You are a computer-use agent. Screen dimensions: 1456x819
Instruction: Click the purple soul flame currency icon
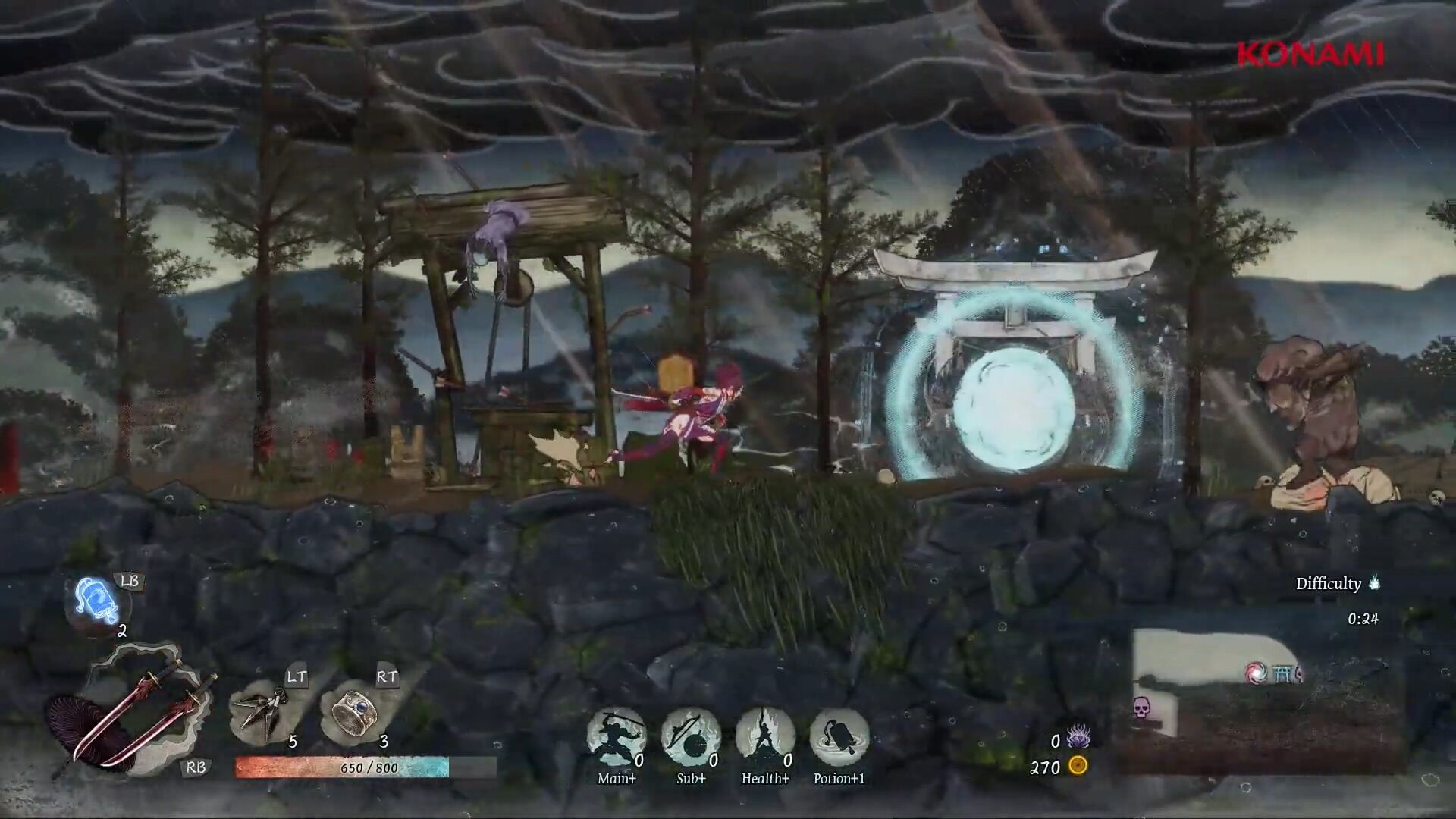1078,737
